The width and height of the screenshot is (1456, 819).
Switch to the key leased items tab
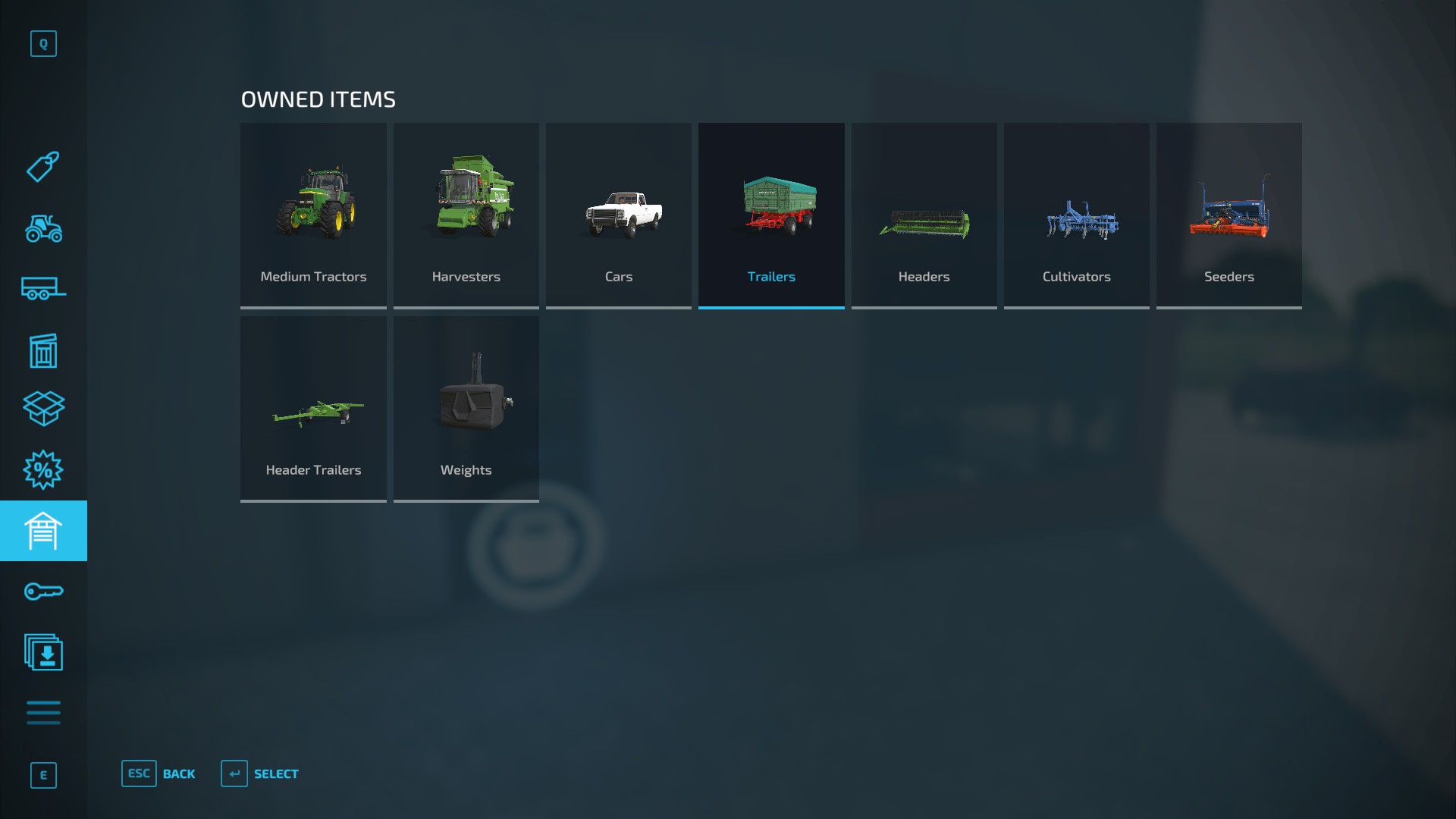coord(43,591)
